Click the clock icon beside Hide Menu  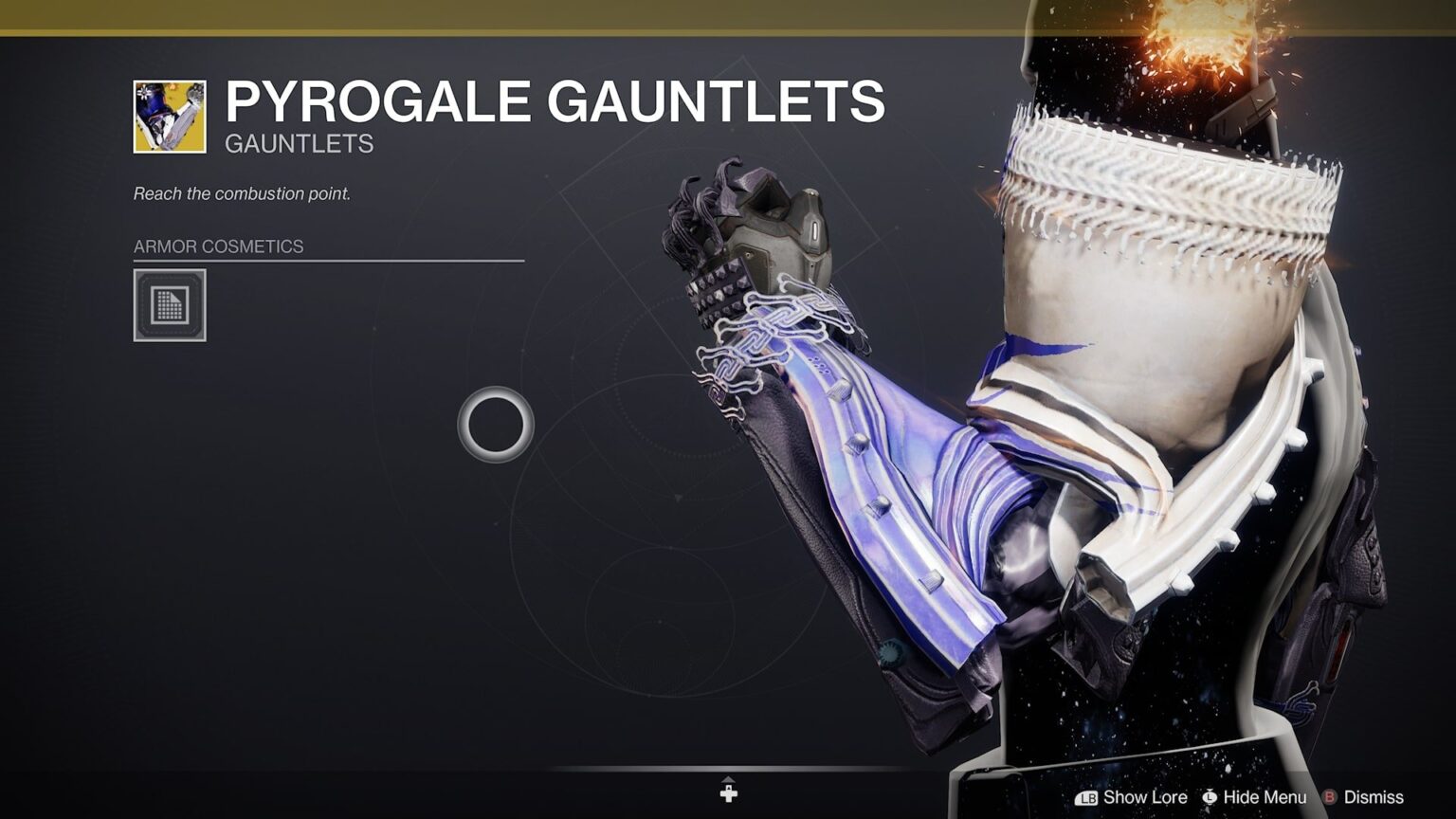click(x=1209, y=797)
